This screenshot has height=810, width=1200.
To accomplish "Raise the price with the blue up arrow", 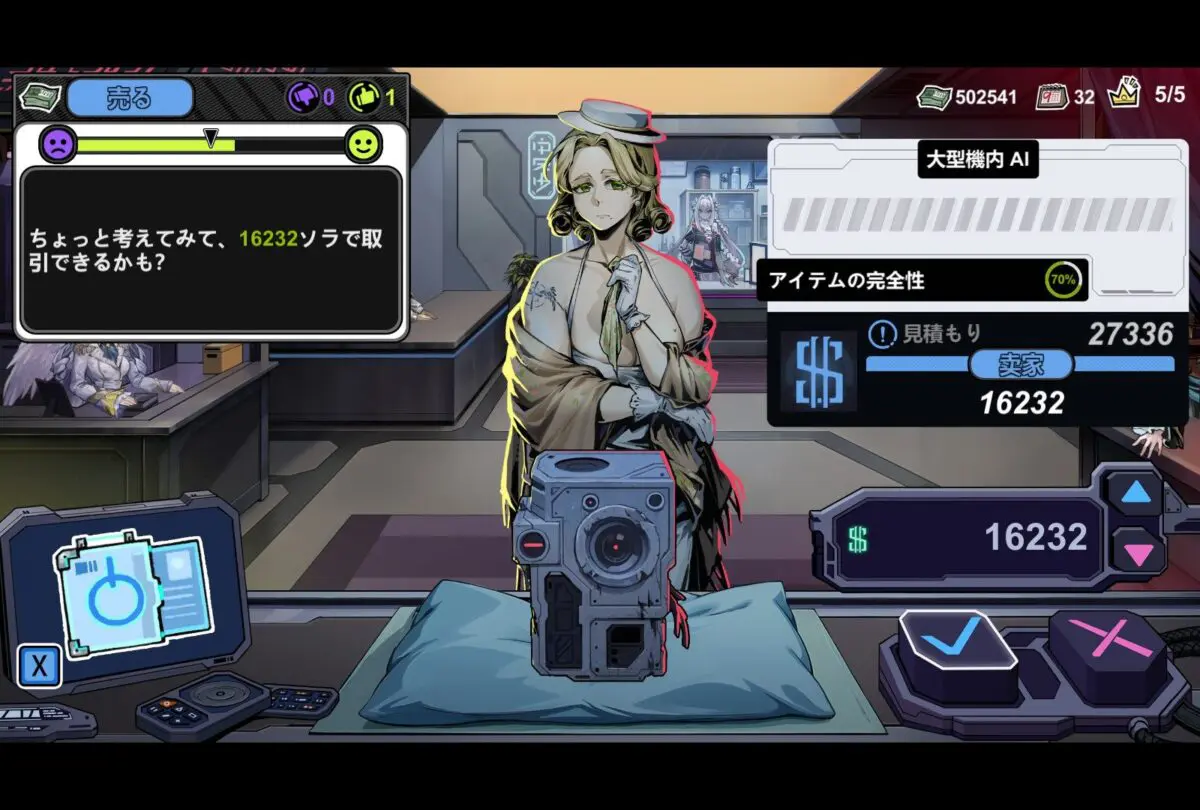I will tap(1134, 492).
